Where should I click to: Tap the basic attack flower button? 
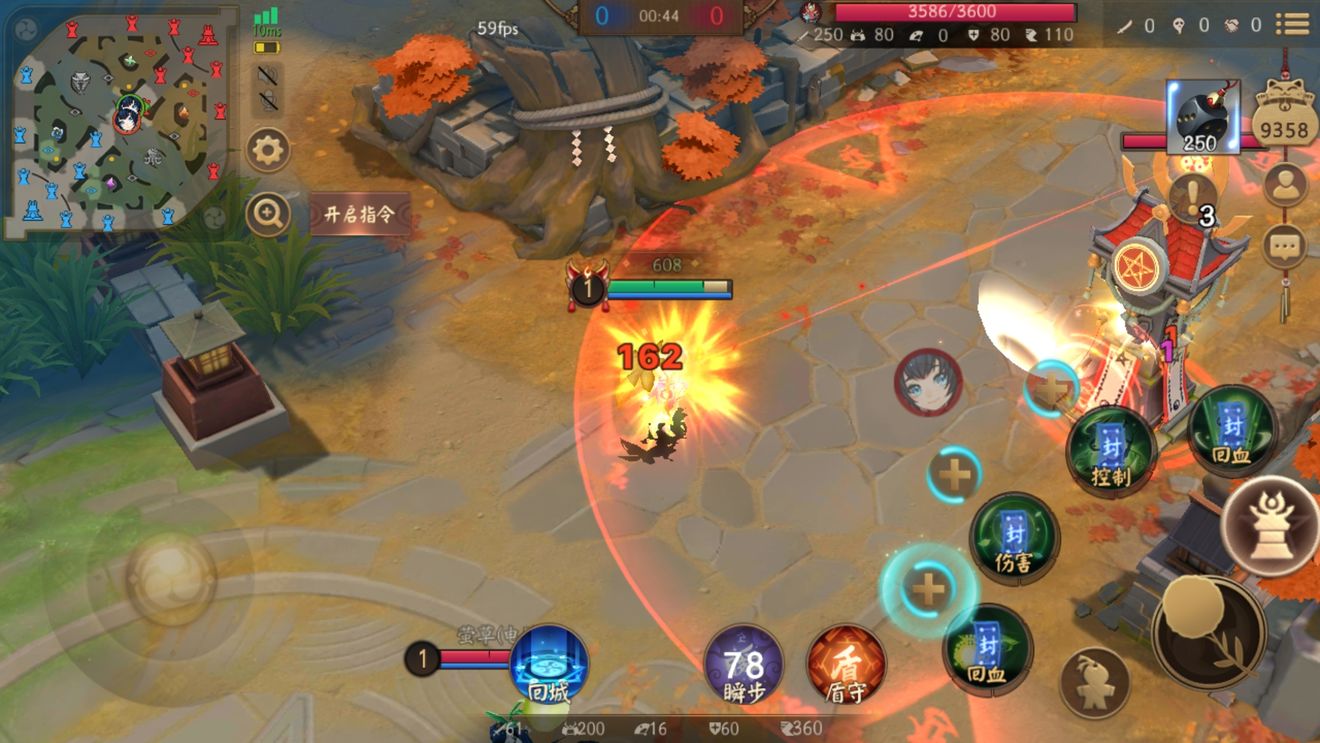1208,632
